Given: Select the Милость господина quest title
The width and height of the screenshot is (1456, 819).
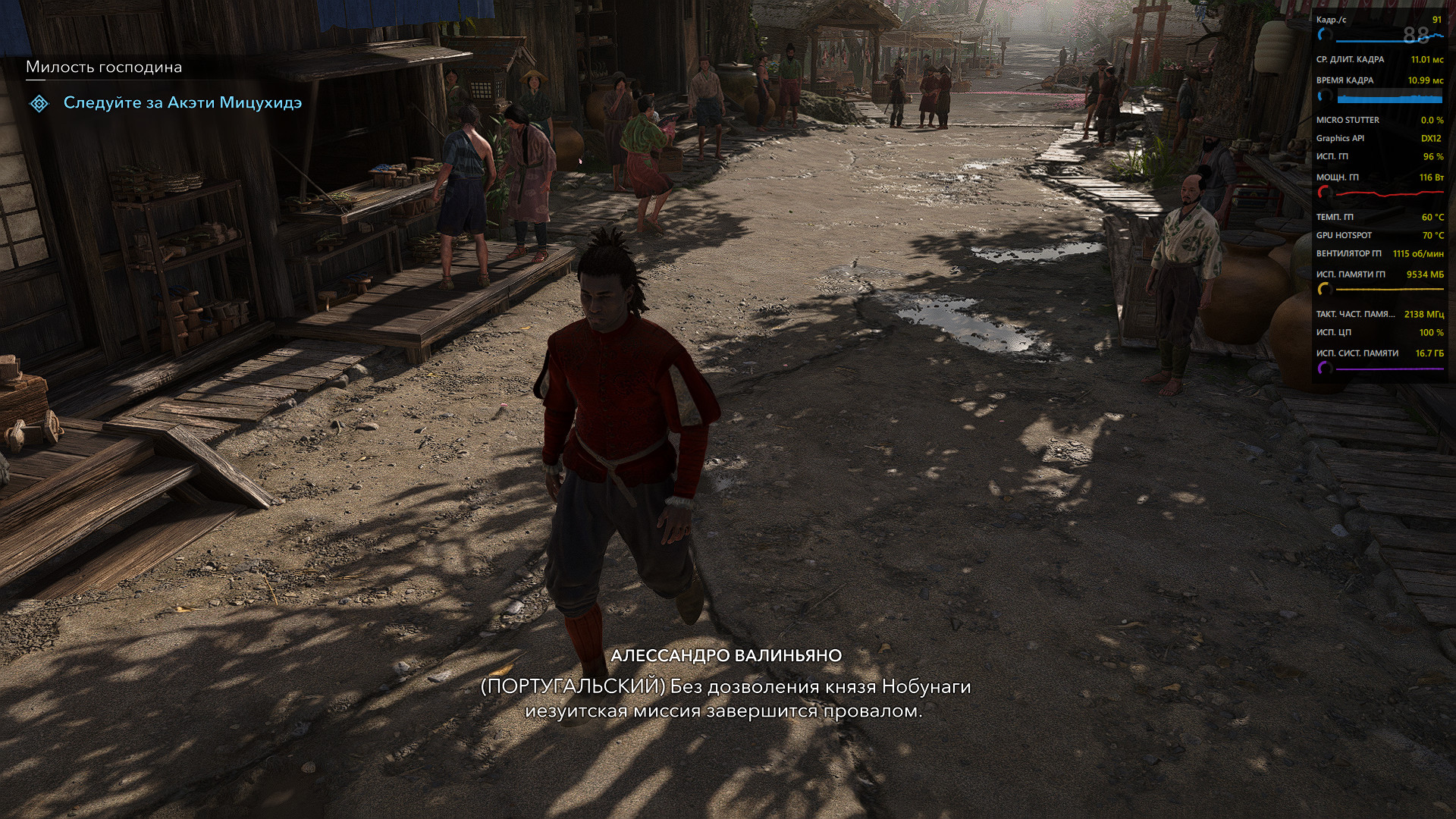Looking at the screenshot, I should point(104,67).
